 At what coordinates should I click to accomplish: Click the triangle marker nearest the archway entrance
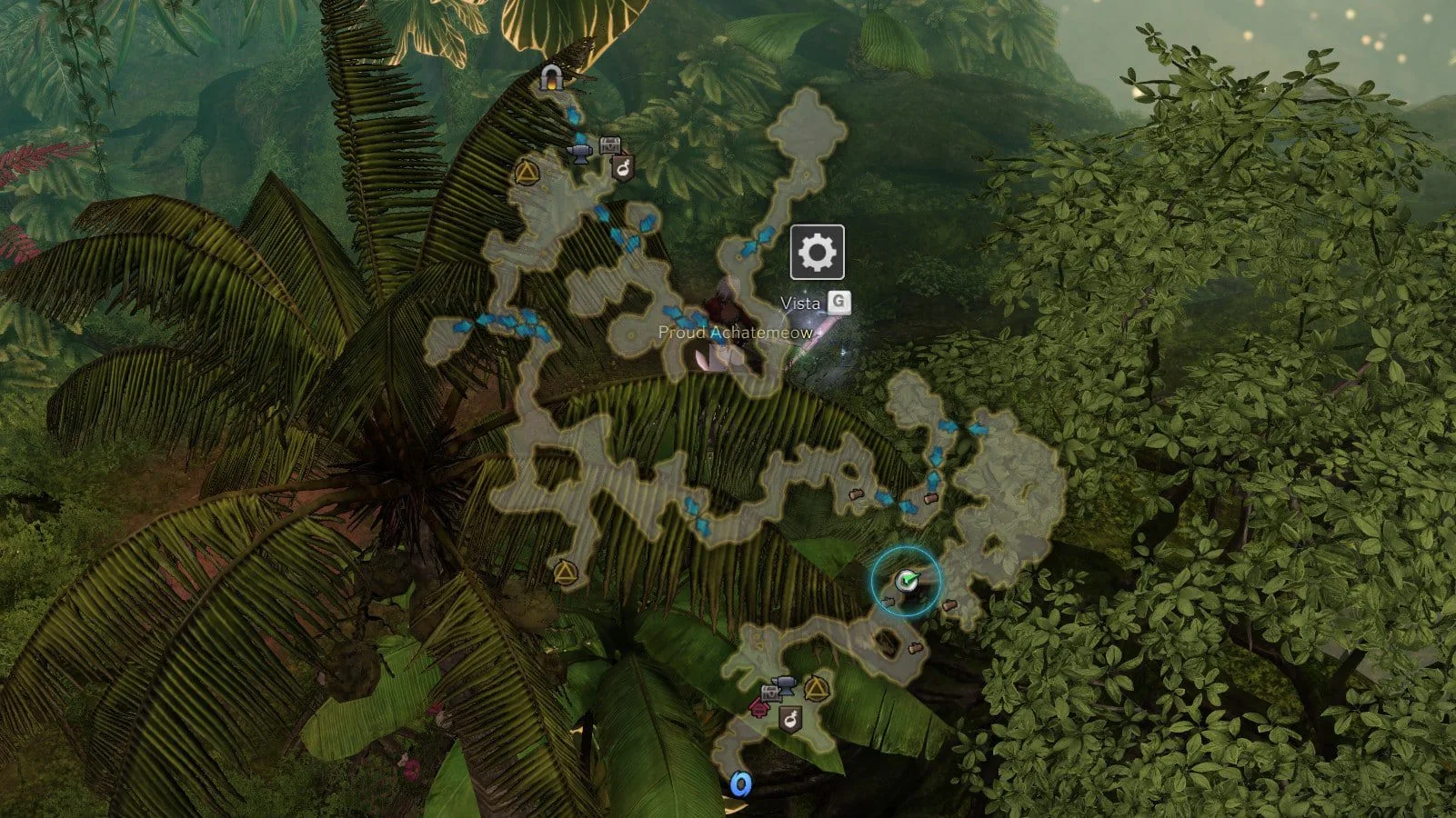[525, 172]
